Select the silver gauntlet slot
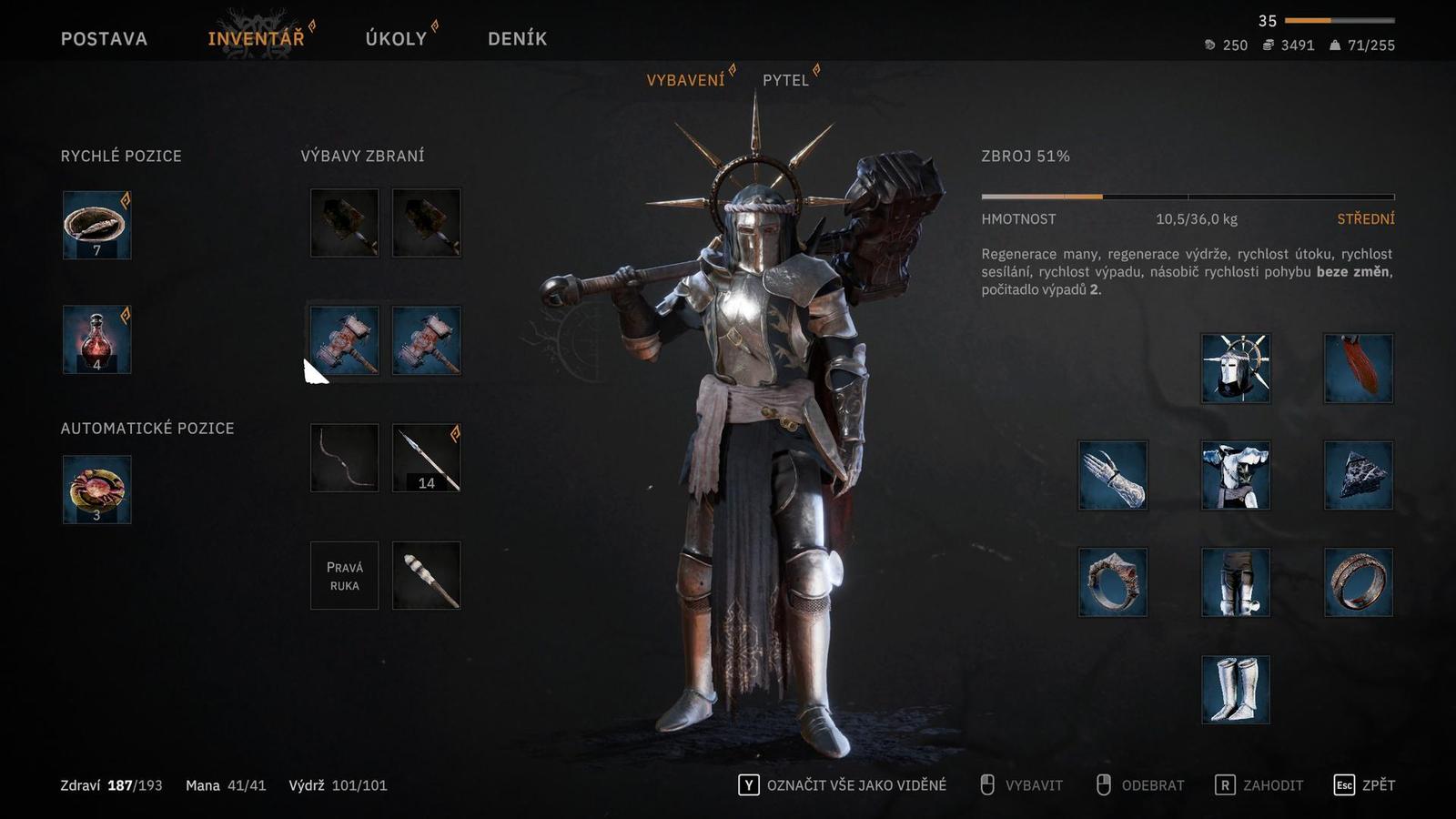Viewport: 1456px width, 819px height. 1112,475
